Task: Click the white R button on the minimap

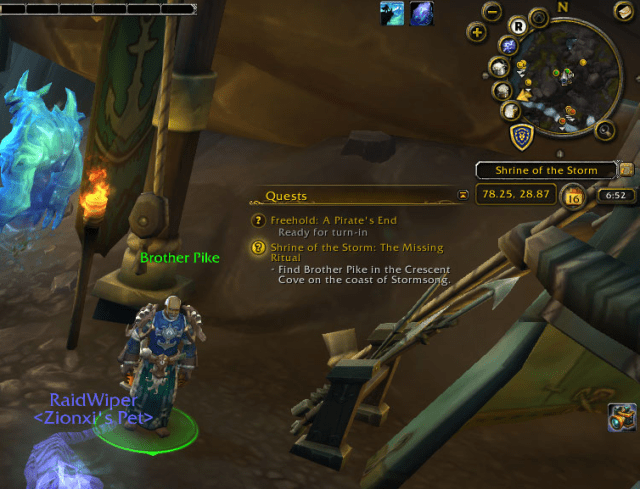Action: [x=517, y=26]
